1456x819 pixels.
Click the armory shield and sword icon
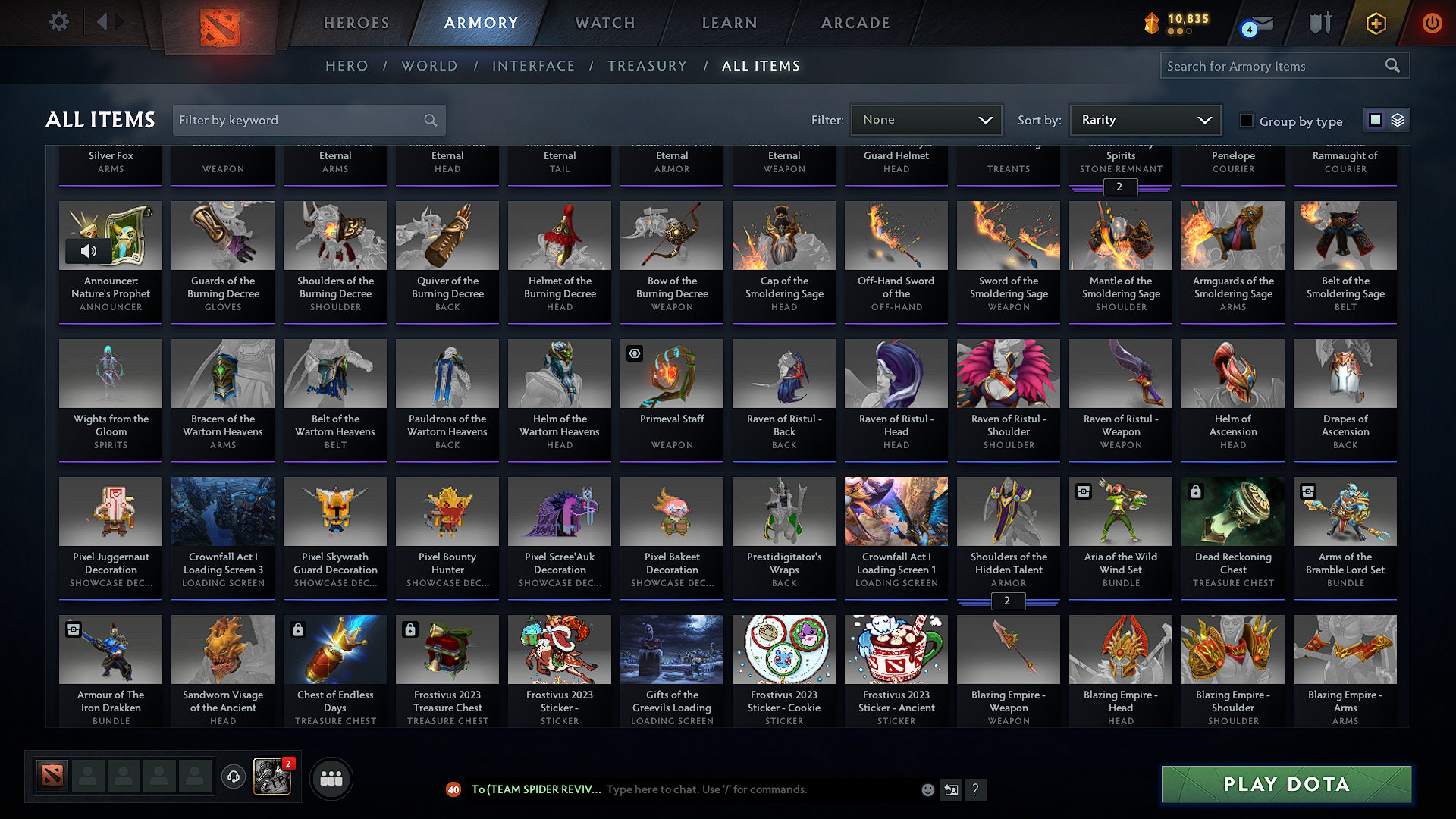[1318, 23]
